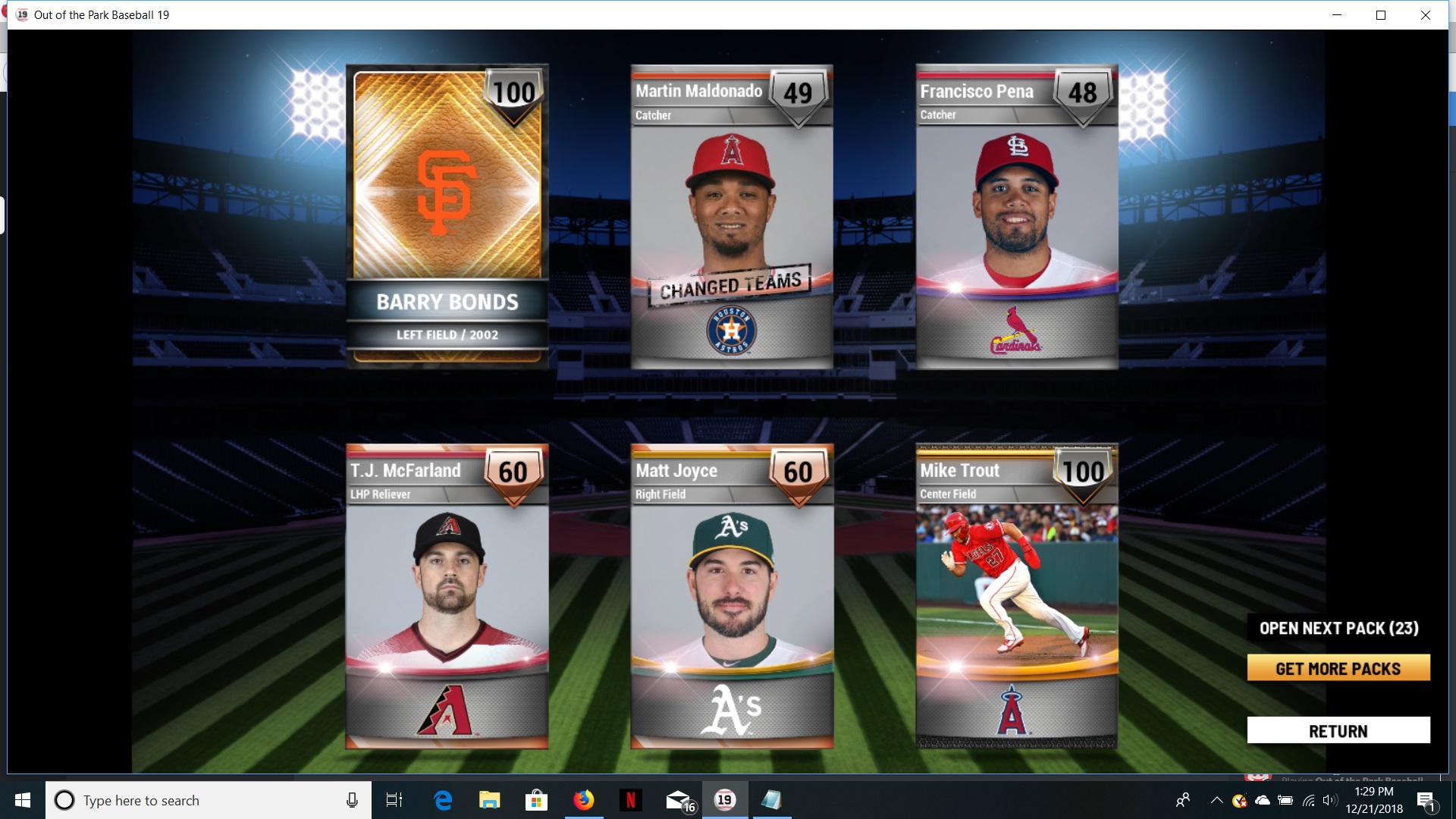Image resolution: width=1456 pixels, height=819 pixels.
Task: Minimize the Out of the Park Baseball window
Action: [1337, 15]
